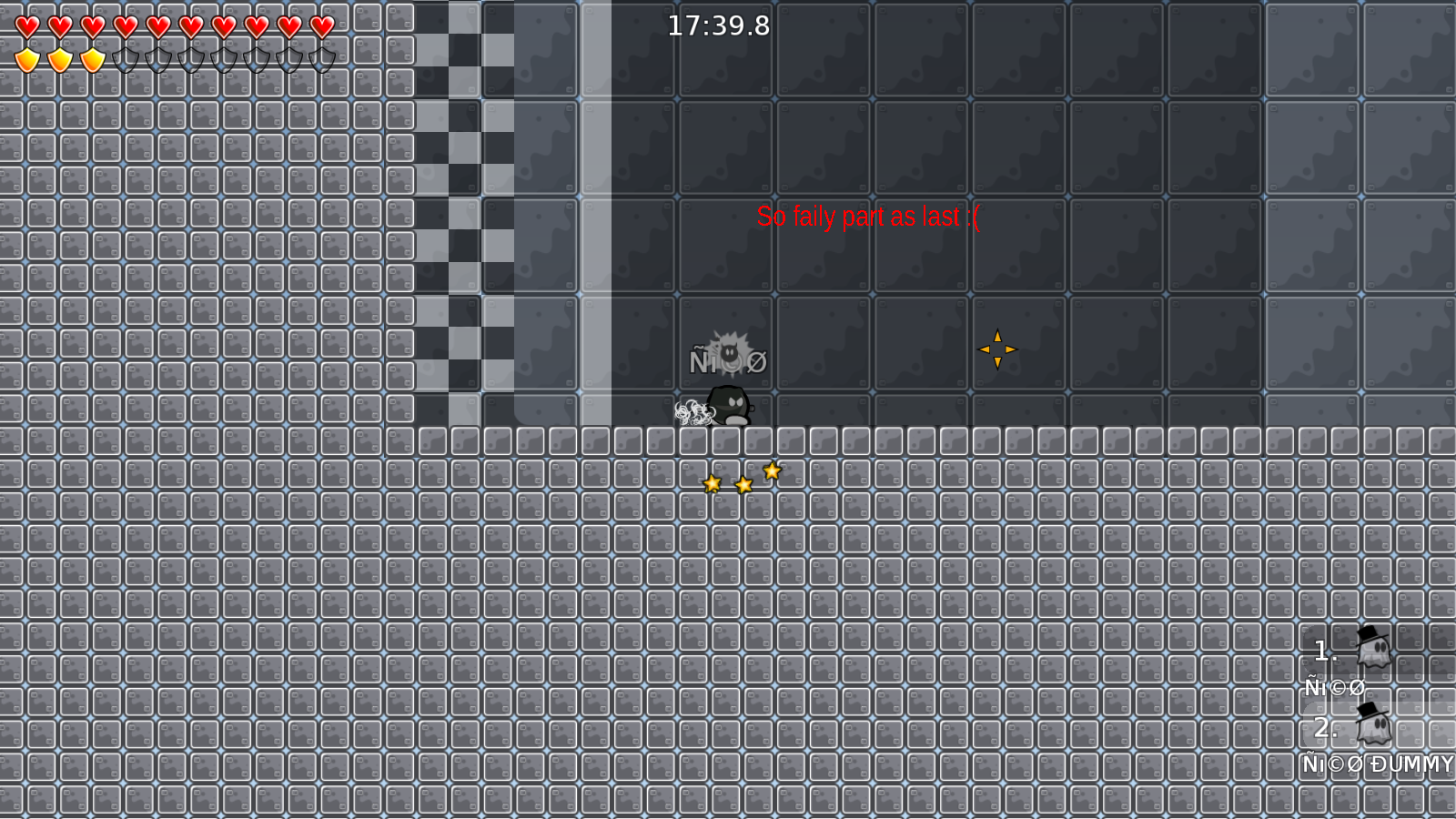Click the red message 'So faily part as last :('
The width and height of the screenshot is (1456, 819).
868,217
